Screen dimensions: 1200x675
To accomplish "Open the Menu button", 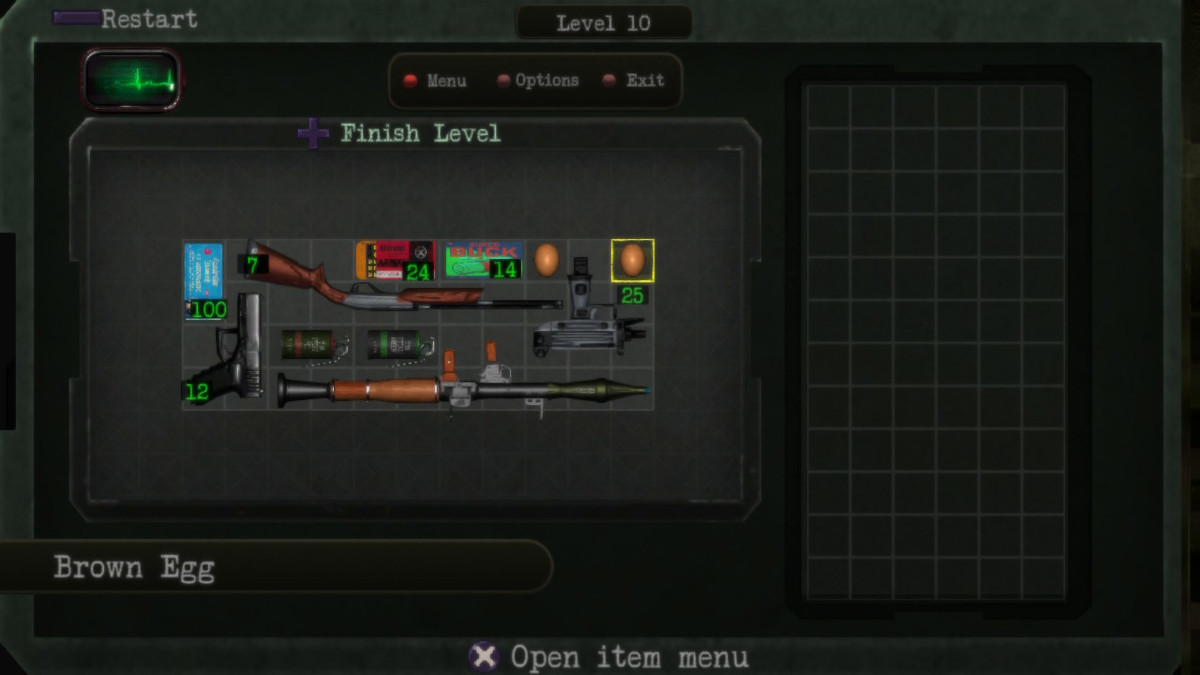I will coord(435,81).
